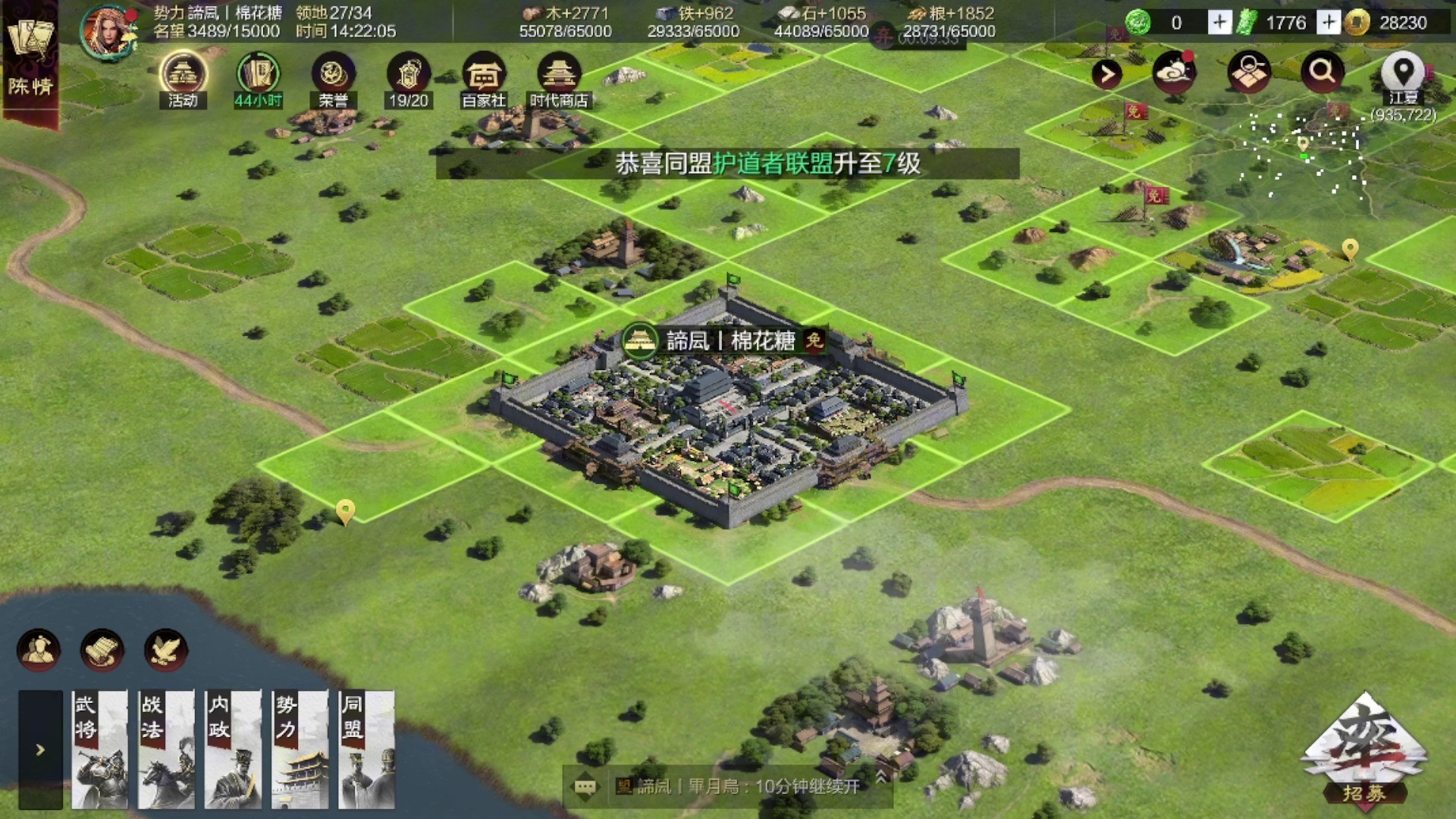1456x819 pixels.
Task: Open the 同盟 alliance card
Action: (366, 749)
